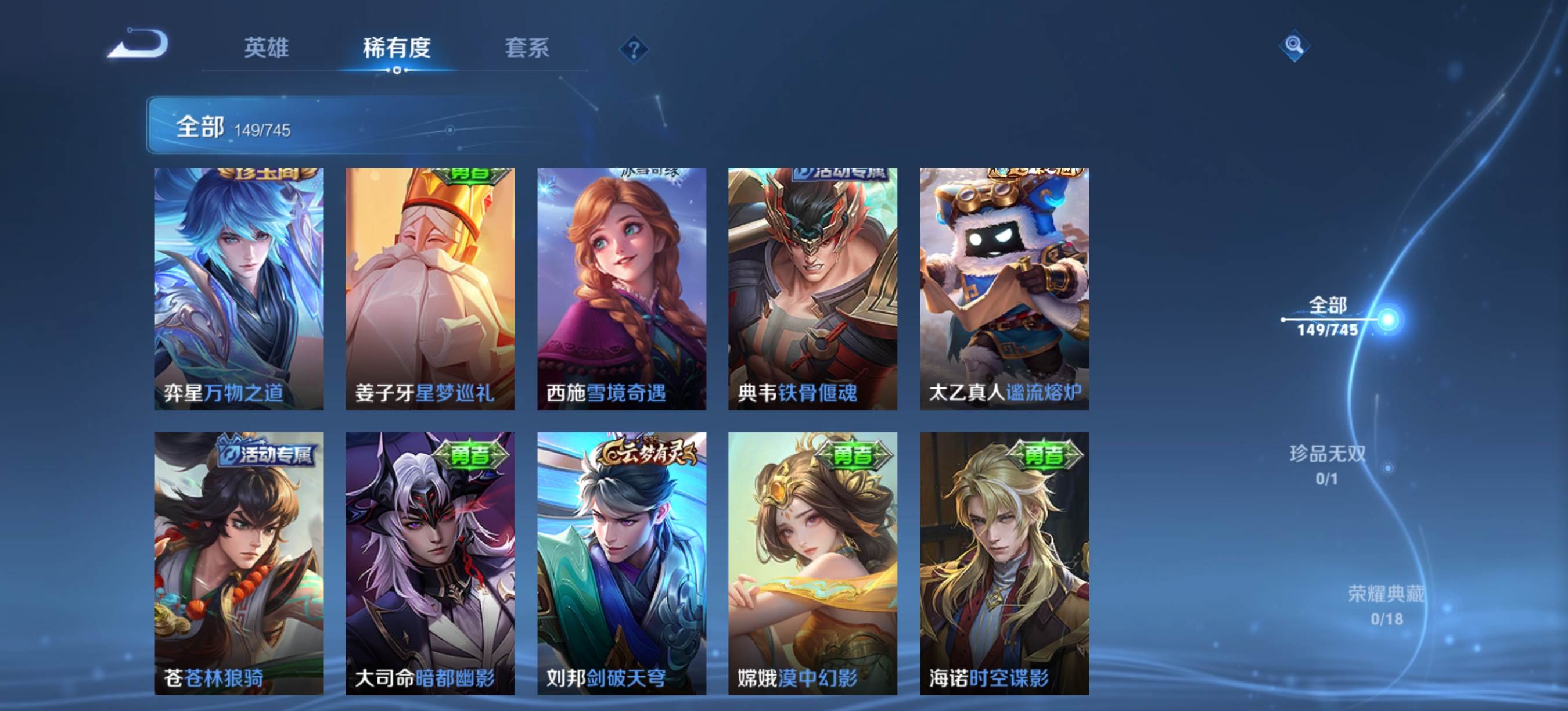Choose the 嫦娥 漠中幻影 skin card
The width and height of the screenshot is (1568, 711).
pos(812,563)
